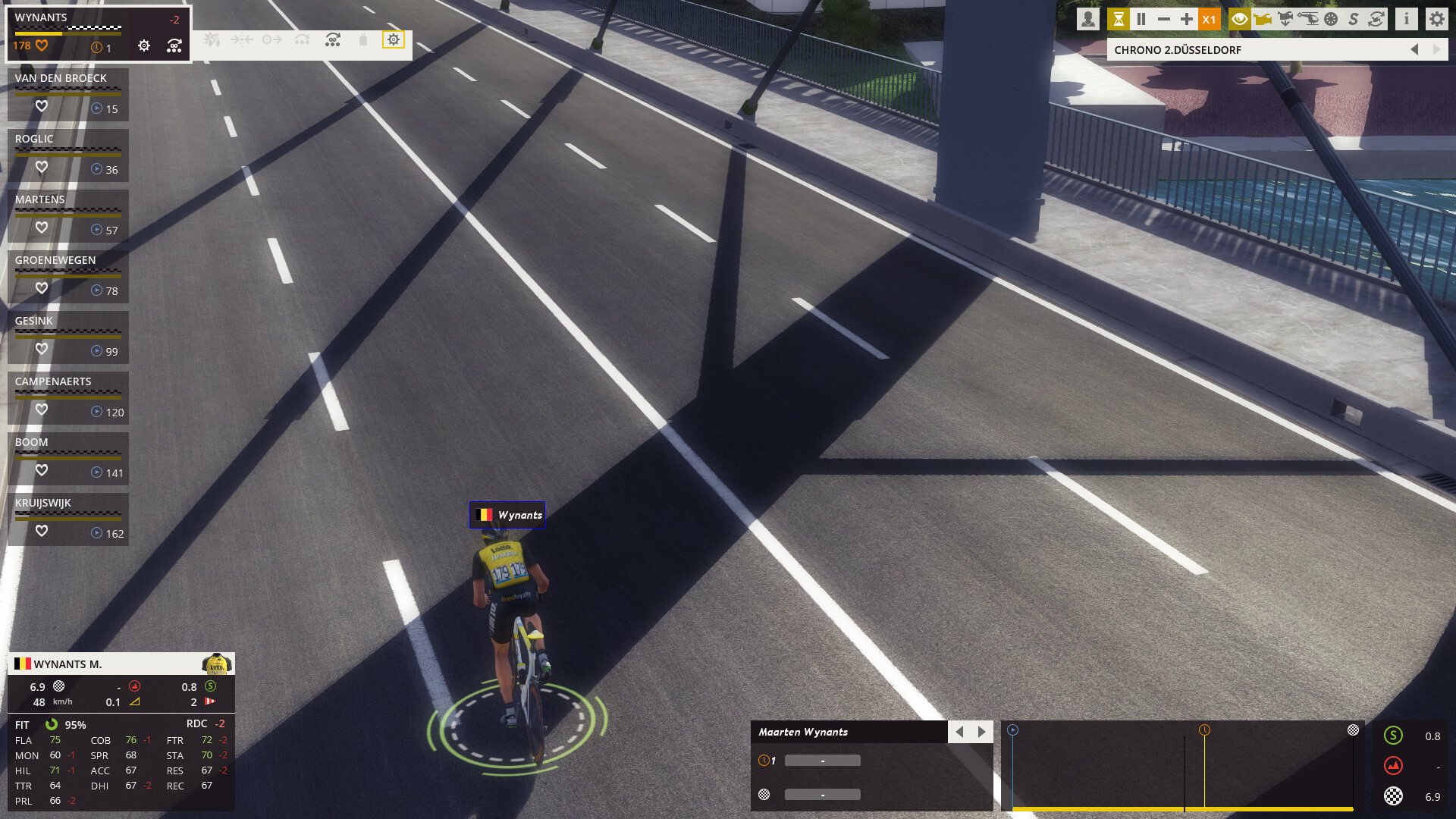Click the intermediate time marker on profile
This screenshot has height=819, width=1456.
(x=1204, y=730)
